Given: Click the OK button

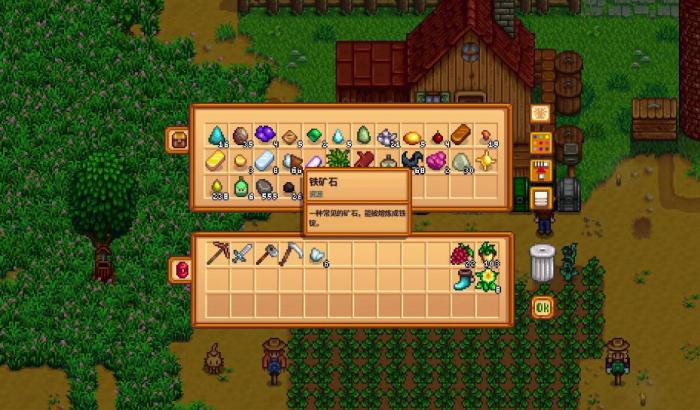Looking at the screenshot, I should 542,307.
